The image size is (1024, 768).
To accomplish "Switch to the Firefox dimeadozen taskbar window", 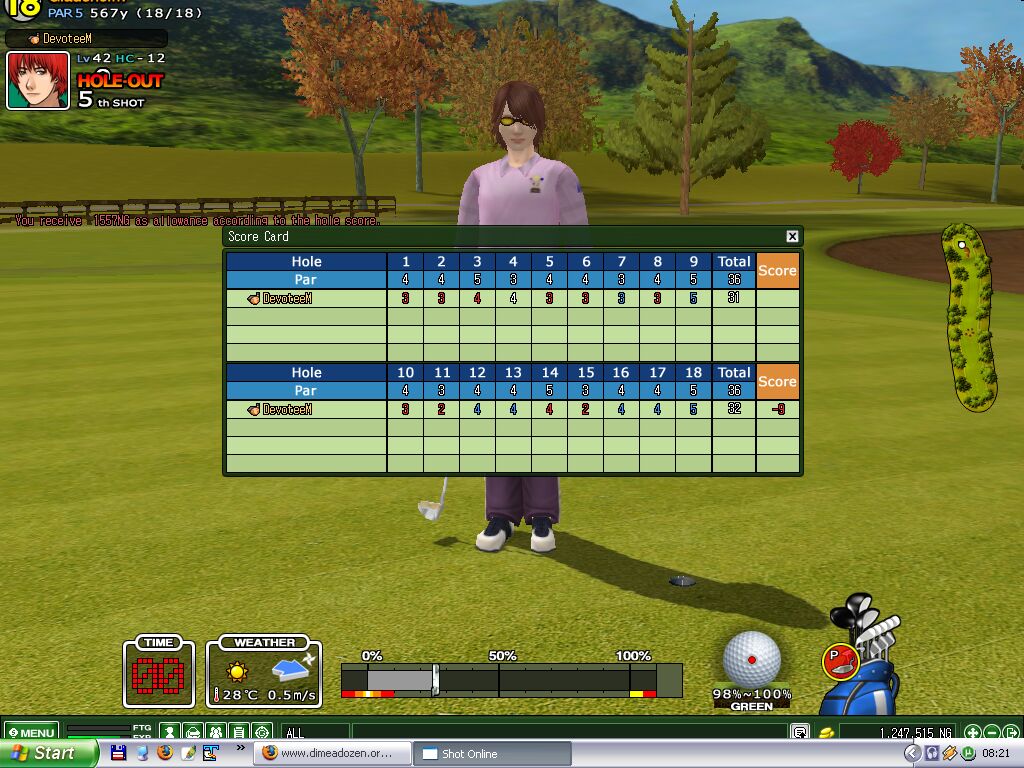I will point(332,753).
